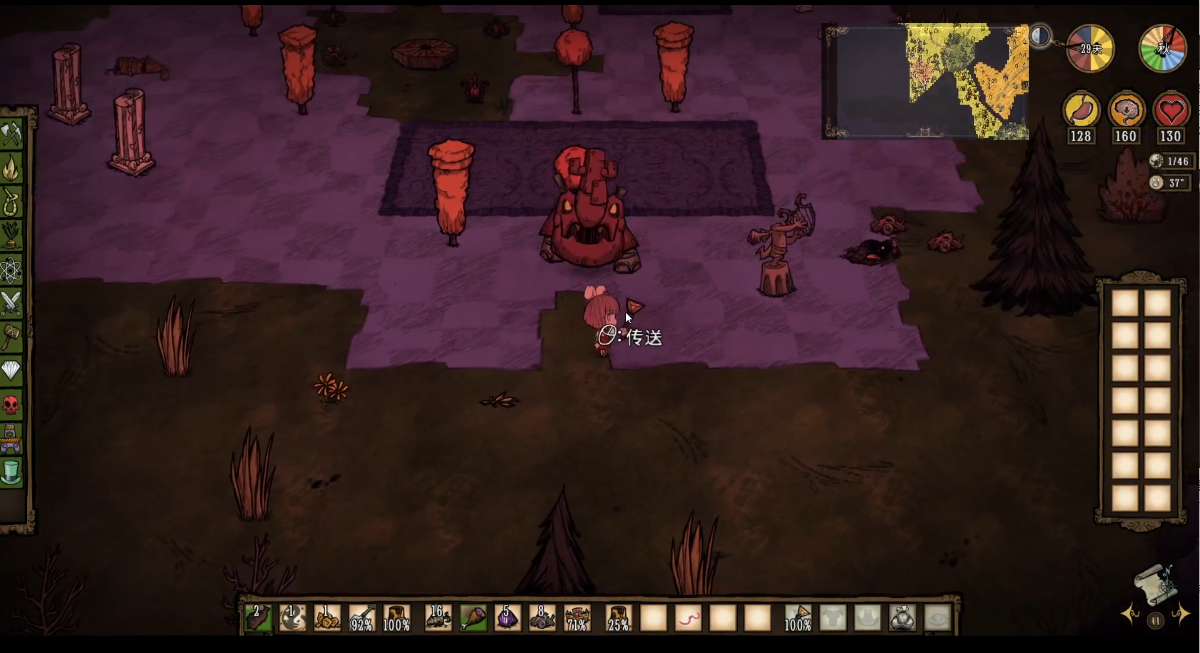Choose the Refine diamond tab
Screen dimensions: 1200x653
click(12, 371)
